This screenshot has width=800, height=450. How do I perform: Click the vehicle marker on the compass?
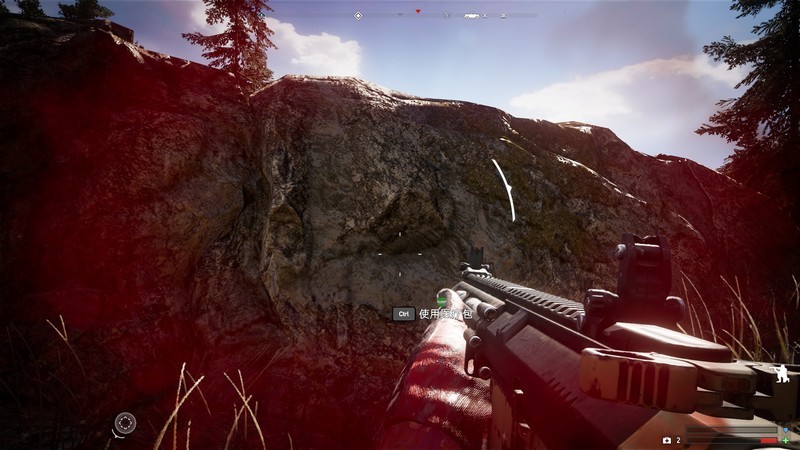[472, 15]
